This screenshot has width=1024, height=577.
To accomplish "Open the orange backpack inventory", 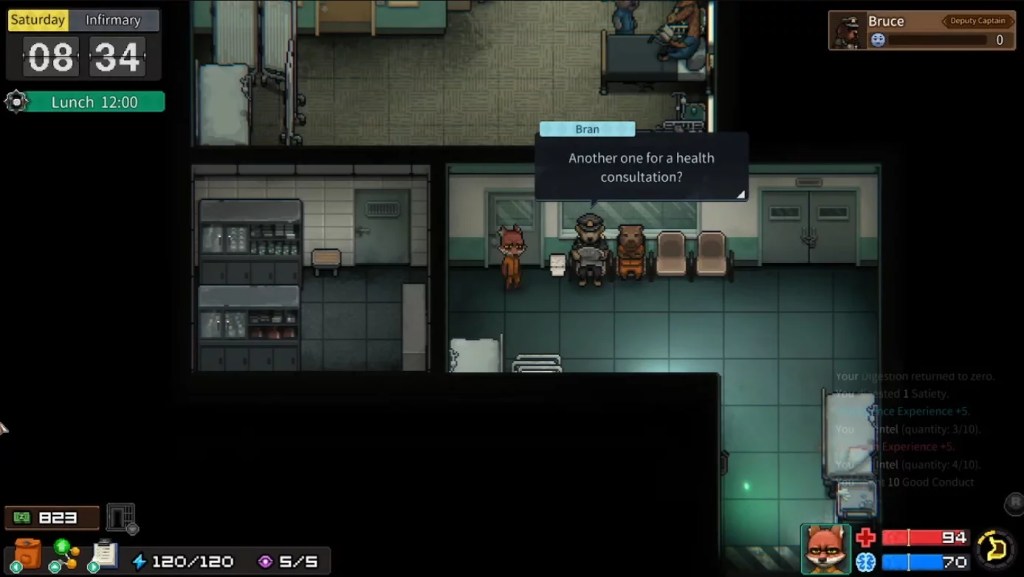I will point(27,553).
